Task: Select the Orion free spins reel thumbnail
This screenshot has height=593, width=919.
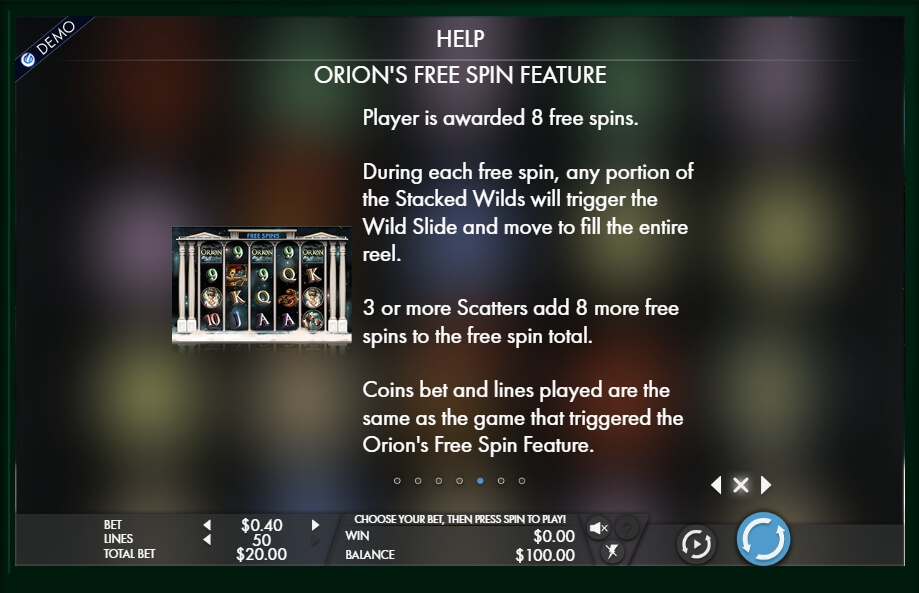Action: tap(261, 285)
